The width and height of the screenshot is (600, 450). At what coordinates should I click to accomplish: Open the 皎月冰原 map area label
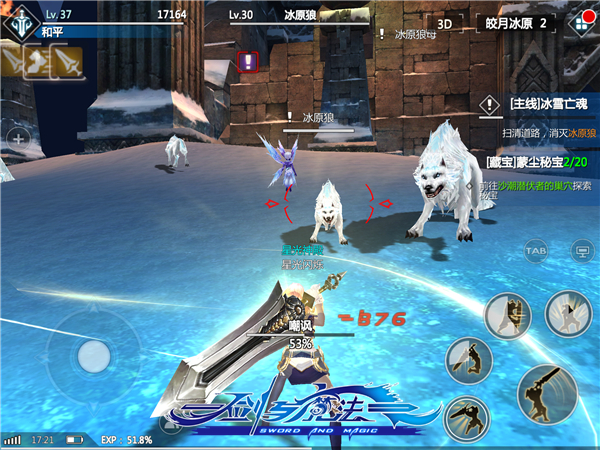515,23
